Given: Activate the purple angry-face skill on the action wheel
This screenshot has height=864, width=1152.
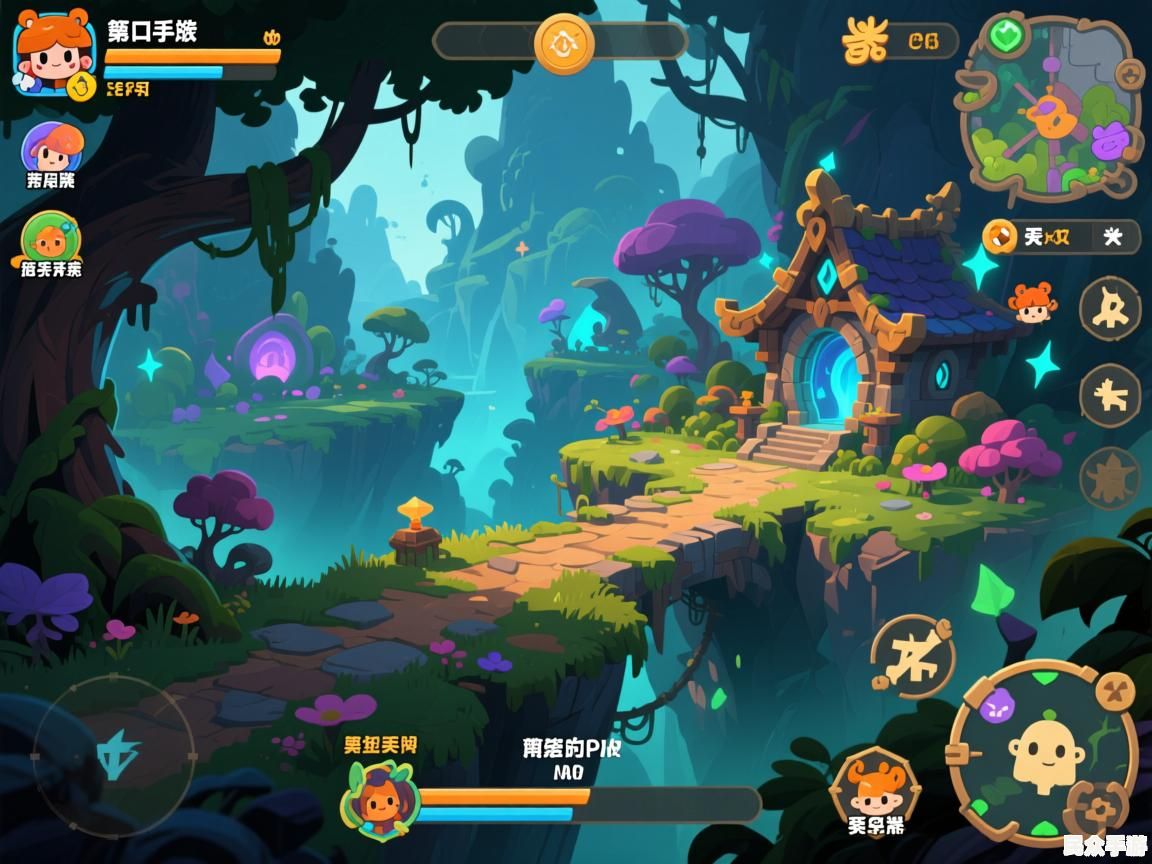Looking at the screenshot, I should pyautogui.click(x=997, y=707).
